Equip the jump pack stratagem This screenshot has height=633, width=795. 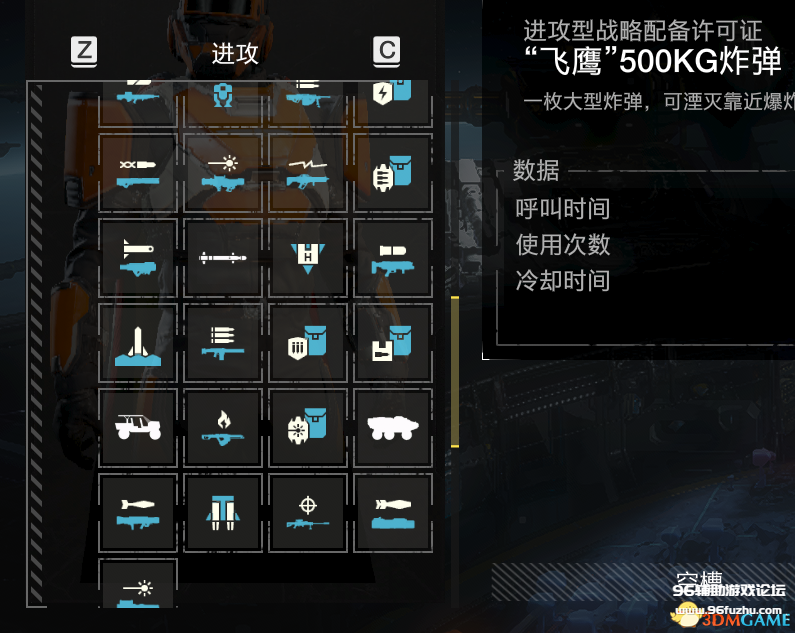pos(222,512)
